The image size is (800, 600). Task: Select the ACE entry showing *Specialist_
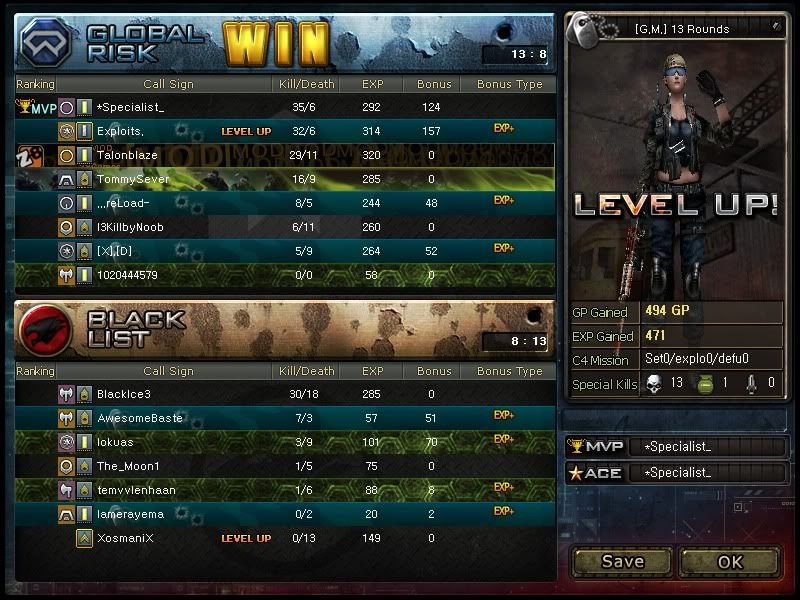click(x=676, y=473)
